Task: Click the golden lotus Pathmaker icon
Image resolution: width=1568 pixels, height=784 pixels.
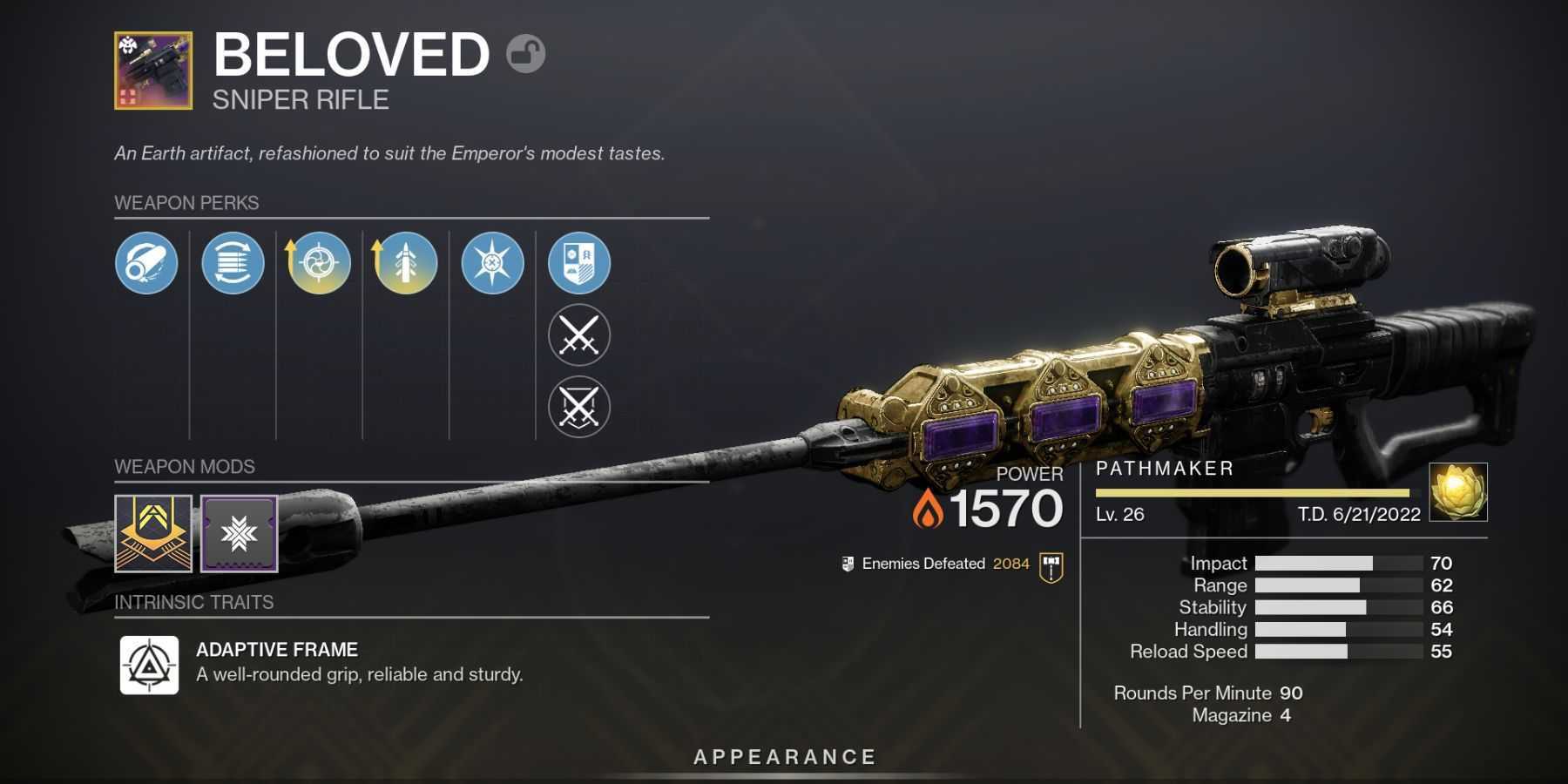Action: pos(1458,492)
